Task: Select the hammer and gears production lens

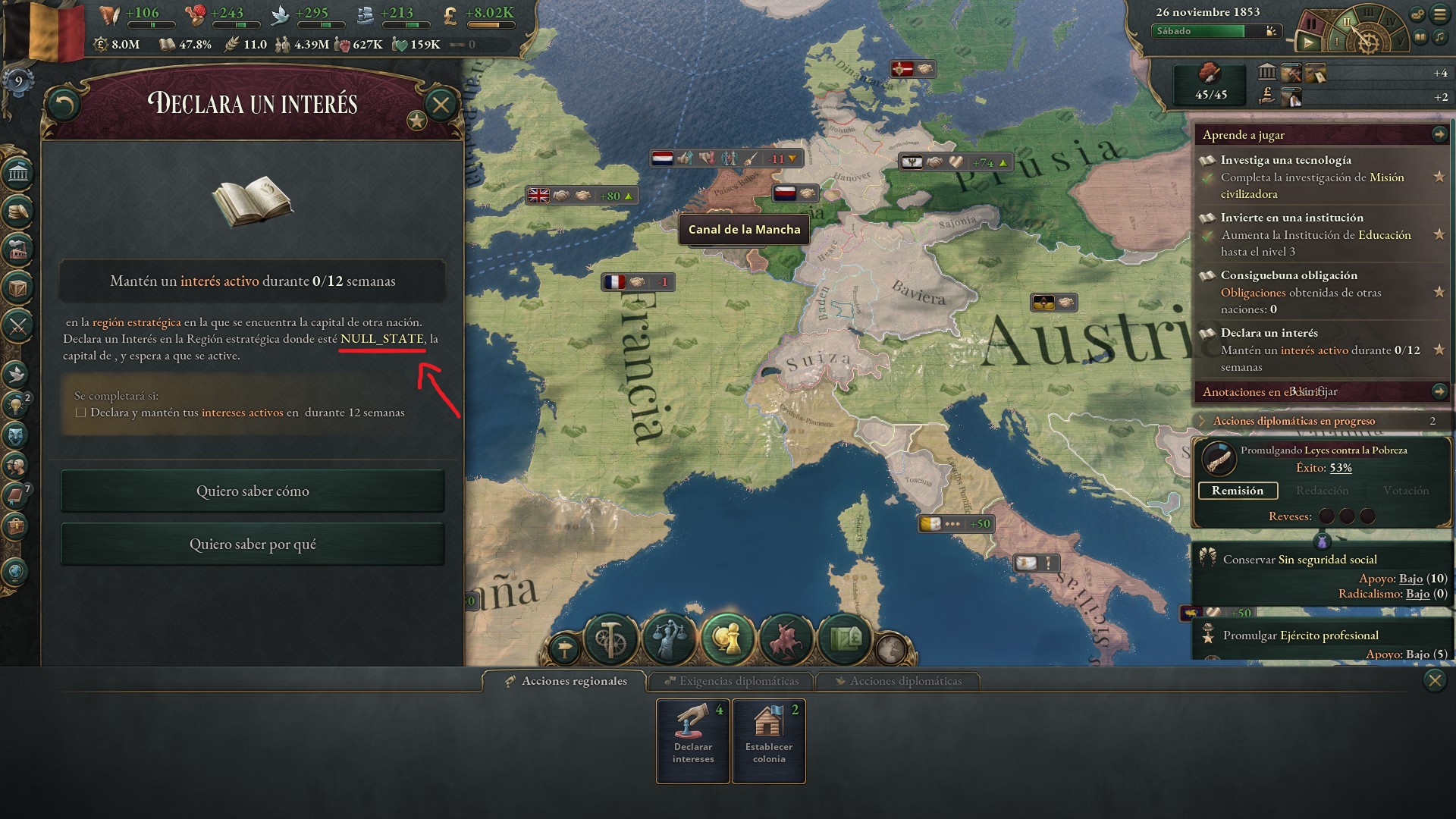Action: point(611,639)
